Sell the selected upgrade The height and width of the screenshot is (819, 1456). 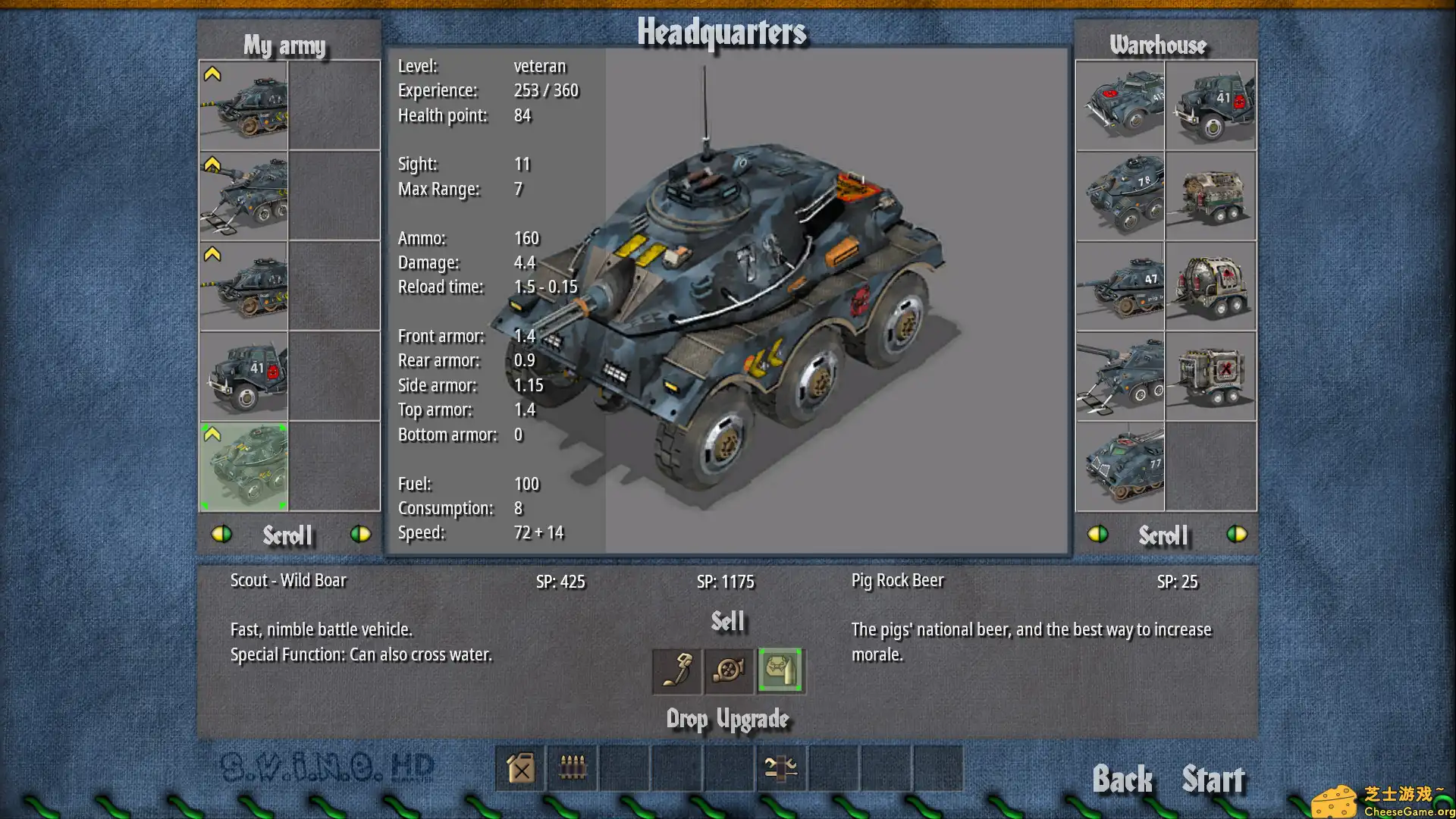pyautogui.click(x=727, y=622)
